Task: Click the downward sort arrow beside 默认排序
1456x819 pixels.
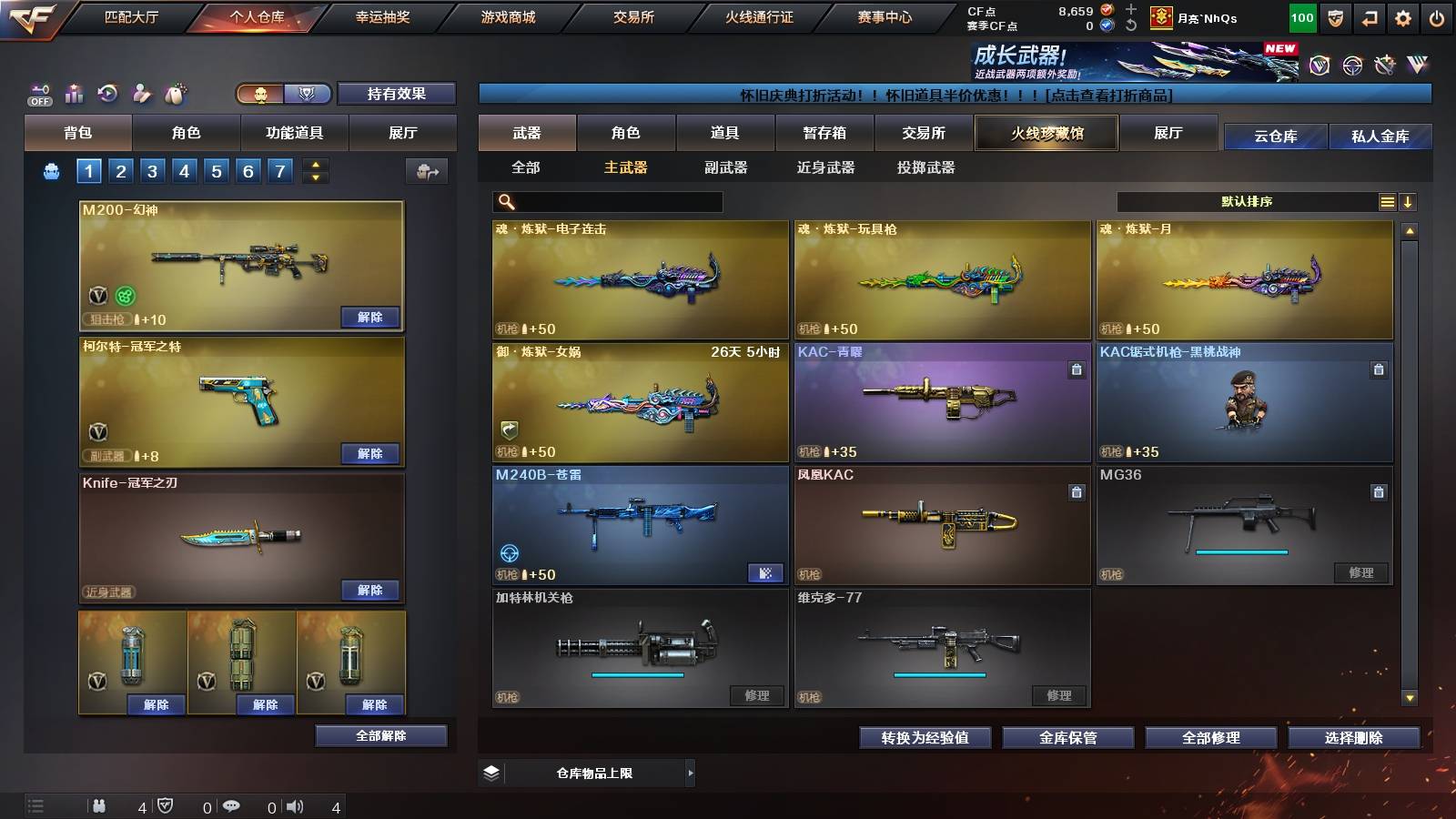Action: pos(1409,201)
